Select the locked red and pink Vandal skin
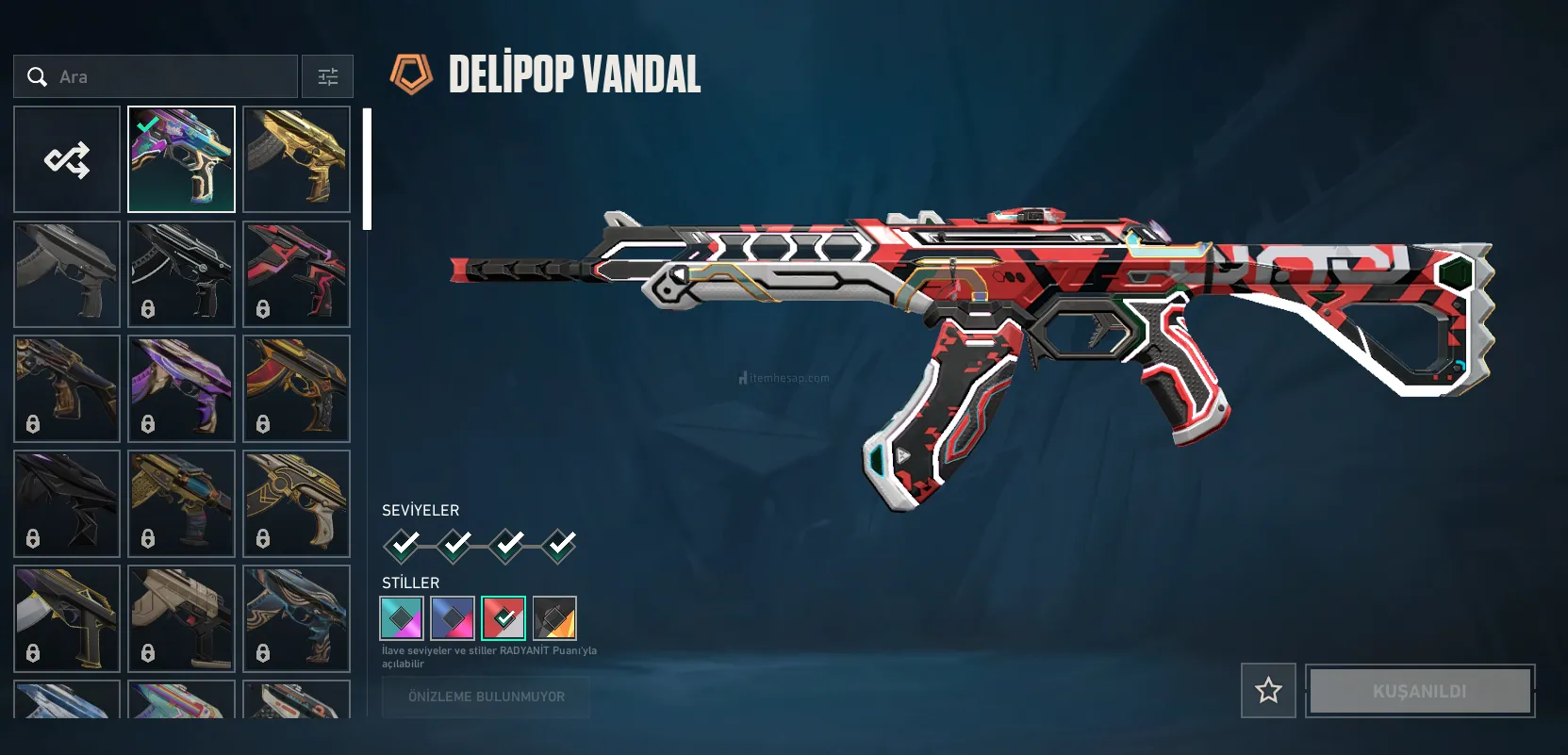This screenshot has width=1568, height=755. click(x=296, y=274)
